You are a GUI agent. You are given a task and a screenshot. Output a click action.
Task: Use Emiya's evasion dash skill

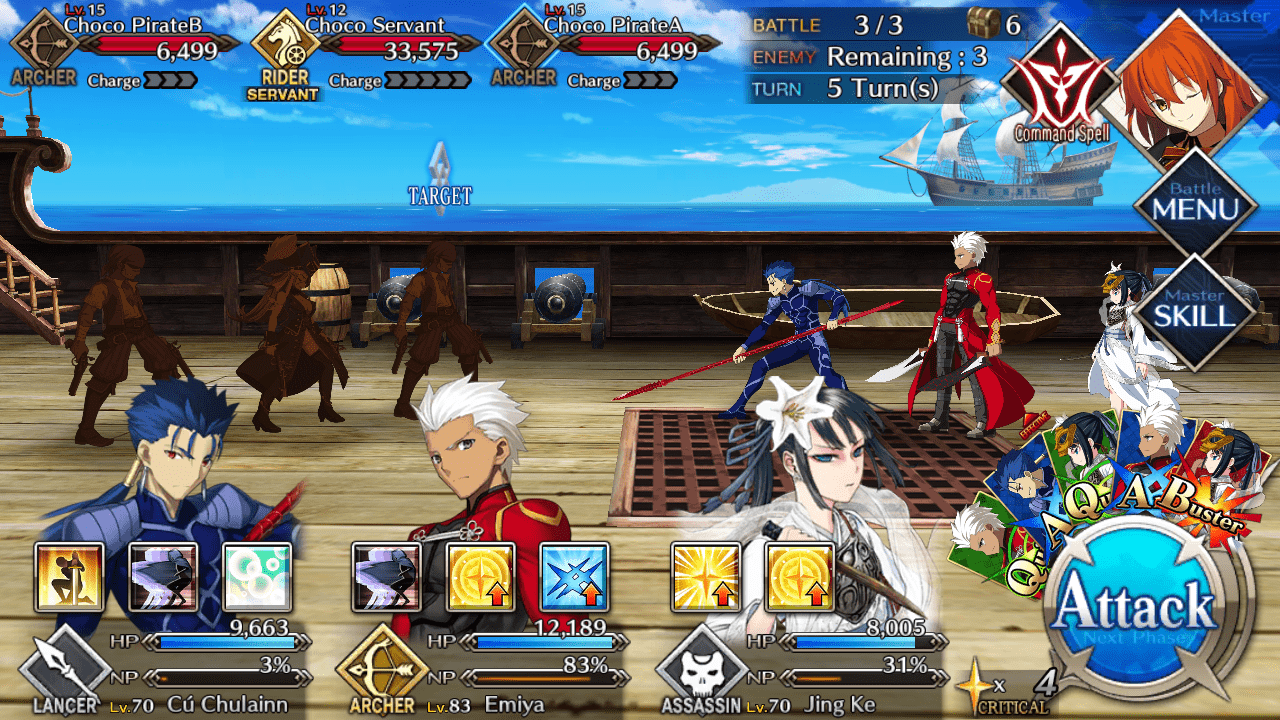[387, 577]
